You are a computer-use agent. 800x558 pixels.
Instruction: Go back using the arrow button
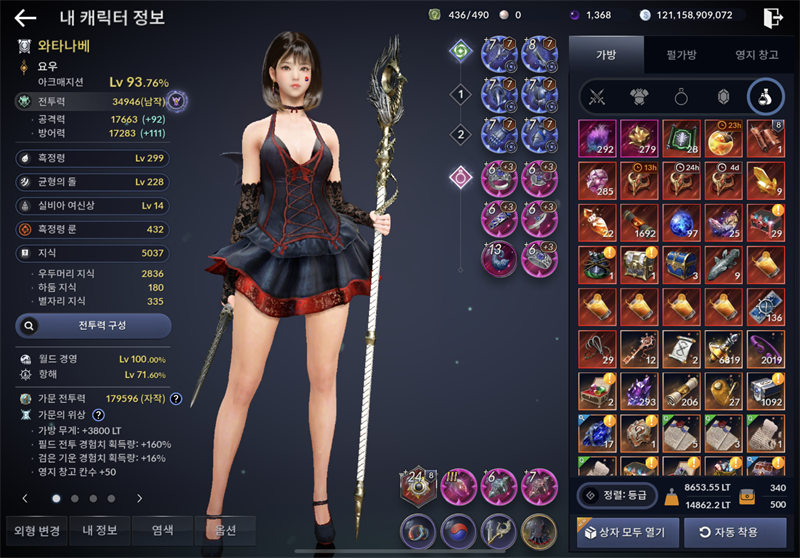26,17
